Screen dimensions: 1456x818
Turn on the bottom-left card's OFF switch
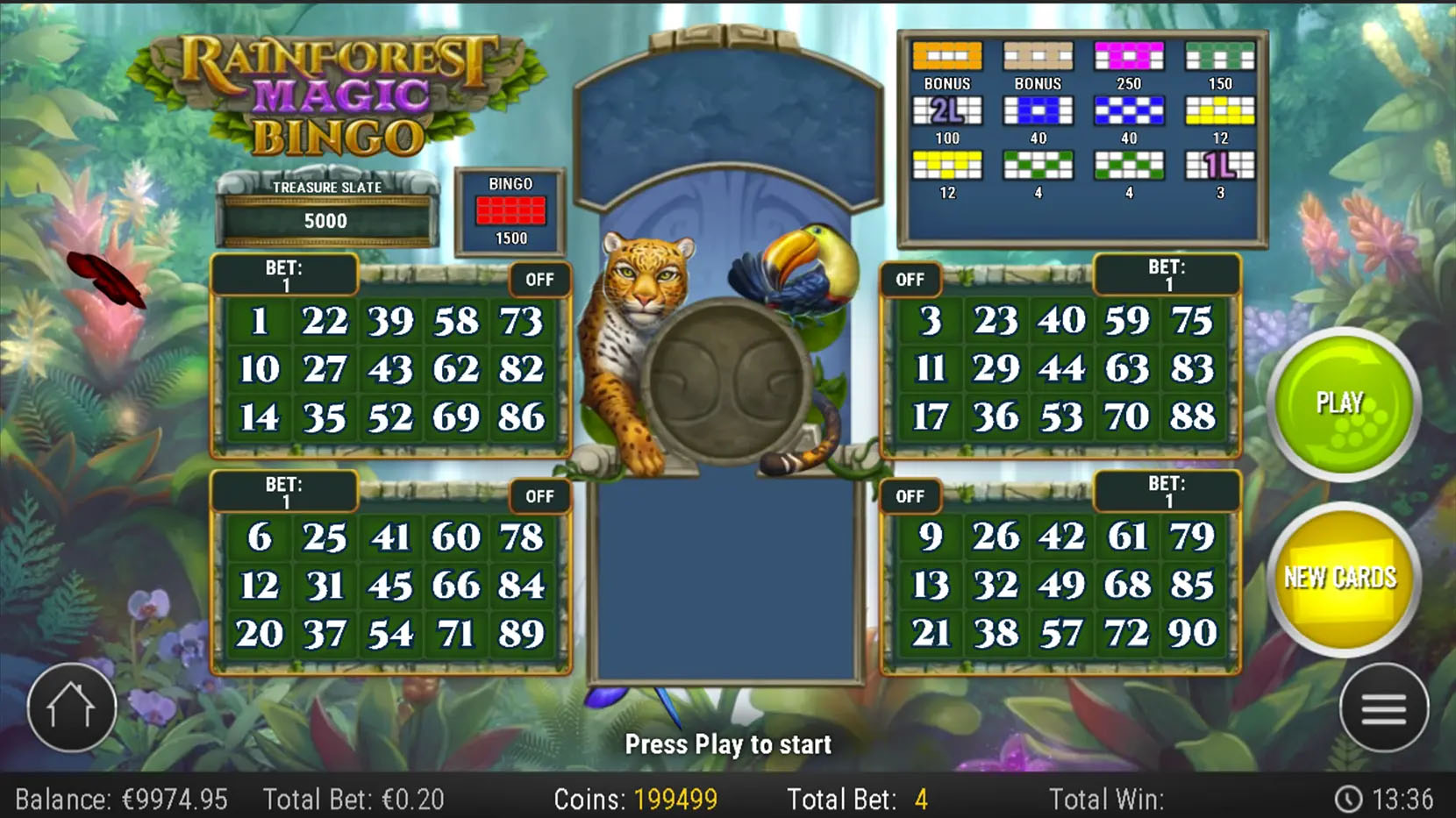click(x=539, y=496)
